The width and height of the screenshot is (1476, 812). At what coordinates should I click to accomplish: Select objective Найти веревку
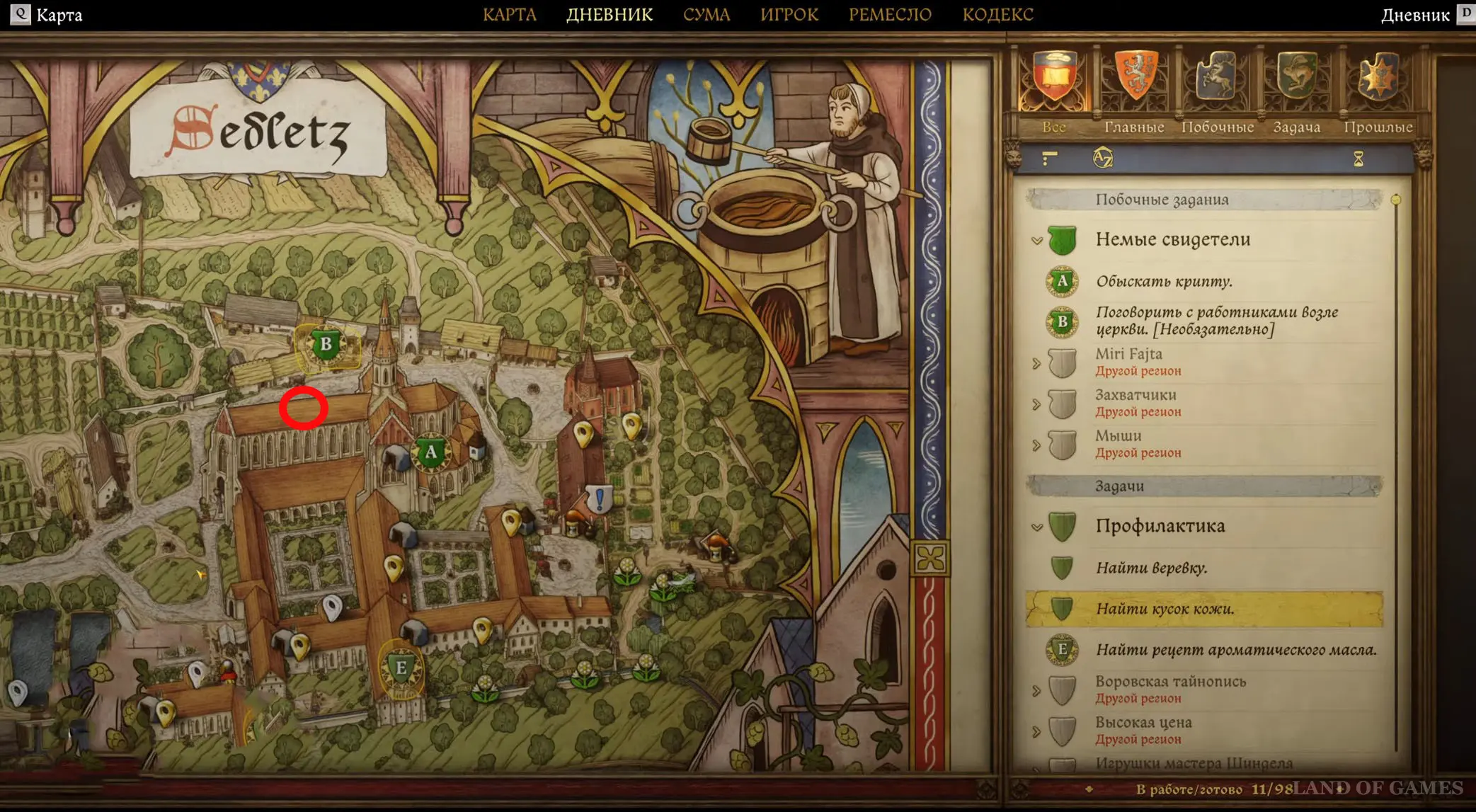pyautogui.click(x=1151, y=568)
